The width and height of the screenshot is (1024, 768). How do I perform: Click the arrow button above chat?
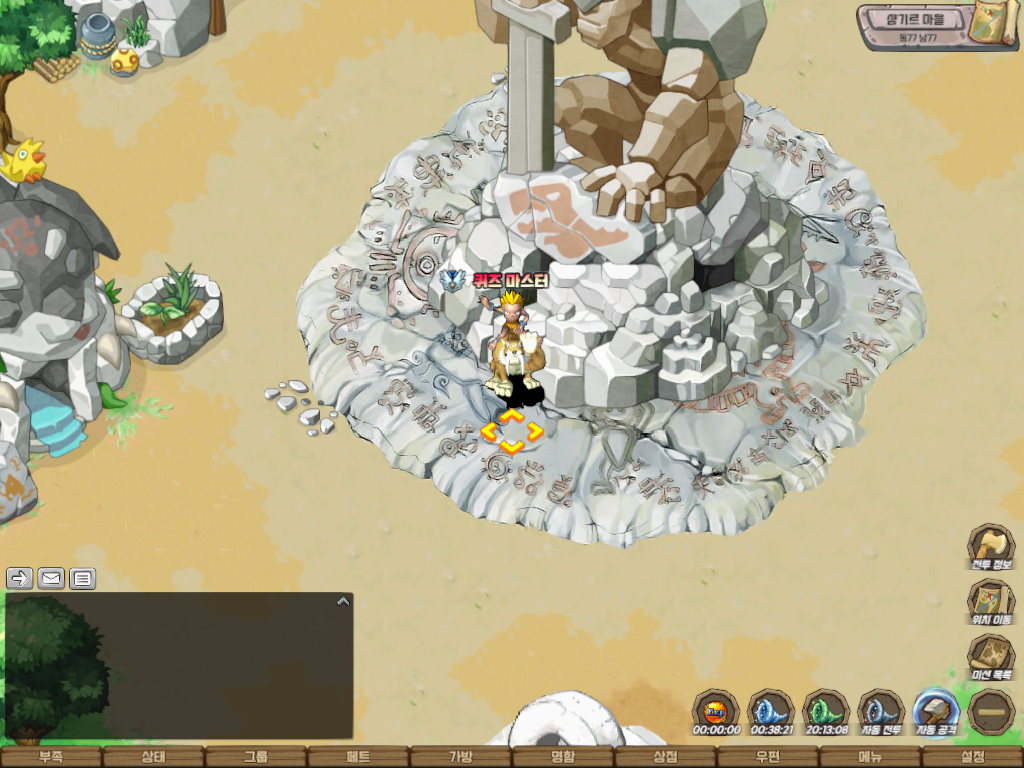point(20,578)
